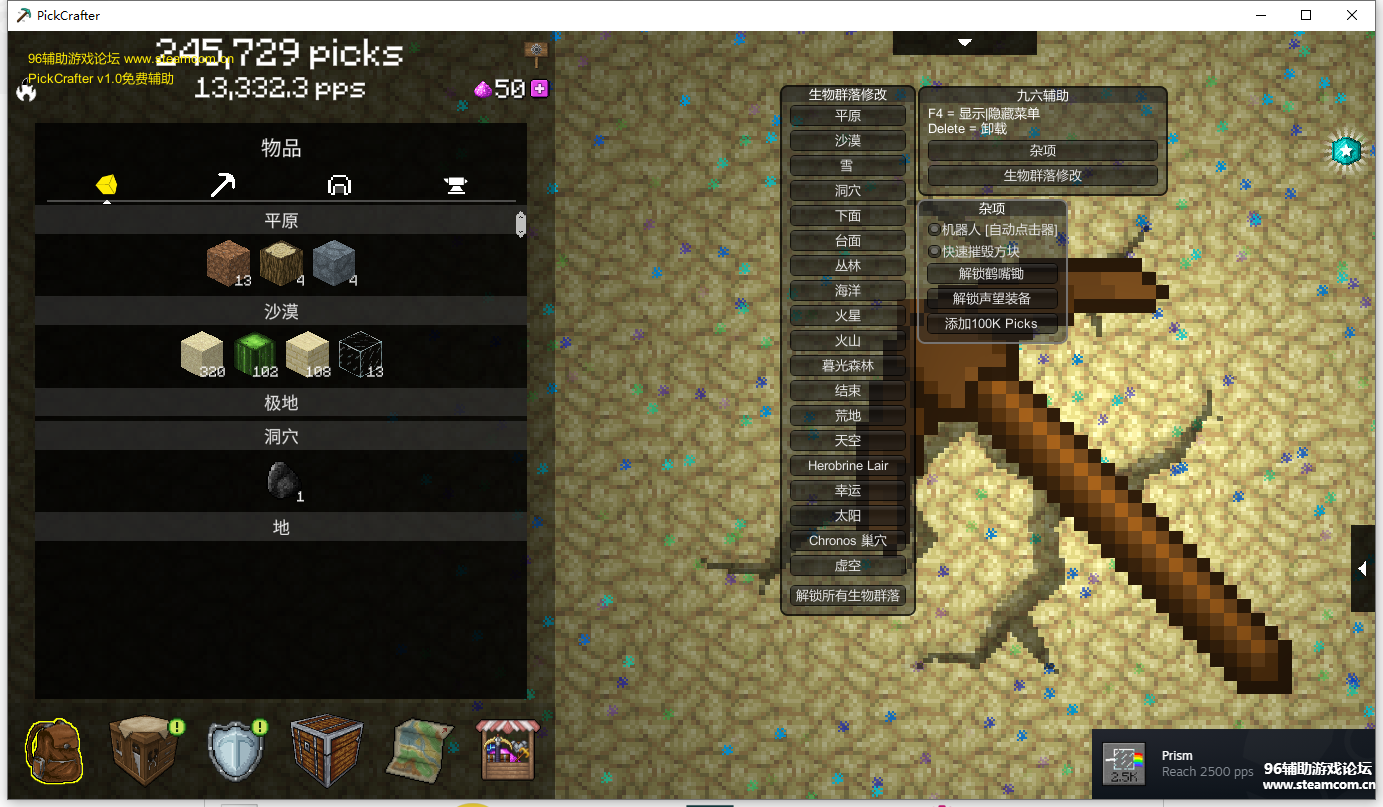Choose the 沙漠 biome button
1383x807 pixels.
tap(848, 141)
